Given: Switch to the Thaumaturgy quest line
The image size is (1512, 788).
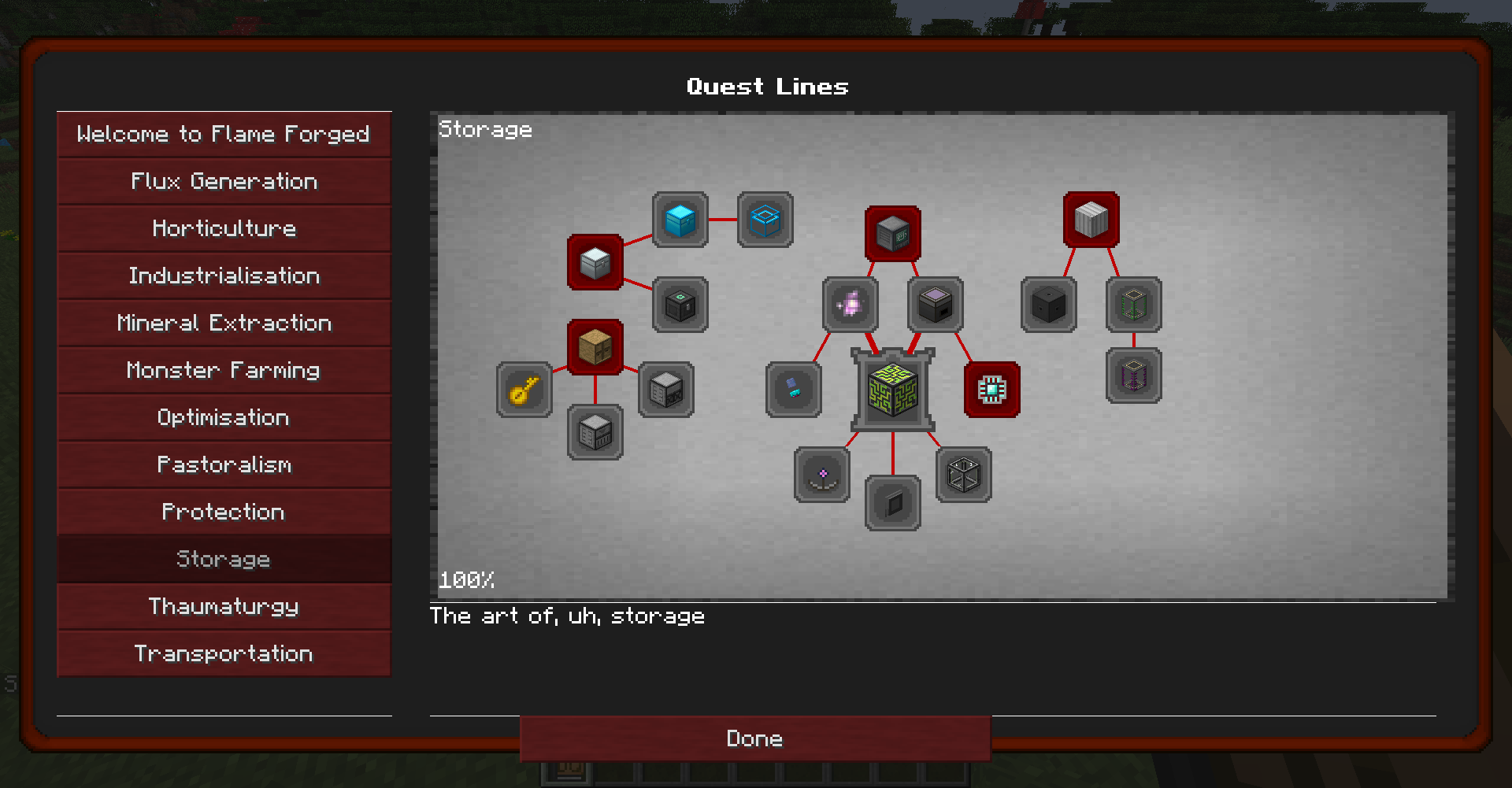Looking at the screenshot, I should [224, 606].
